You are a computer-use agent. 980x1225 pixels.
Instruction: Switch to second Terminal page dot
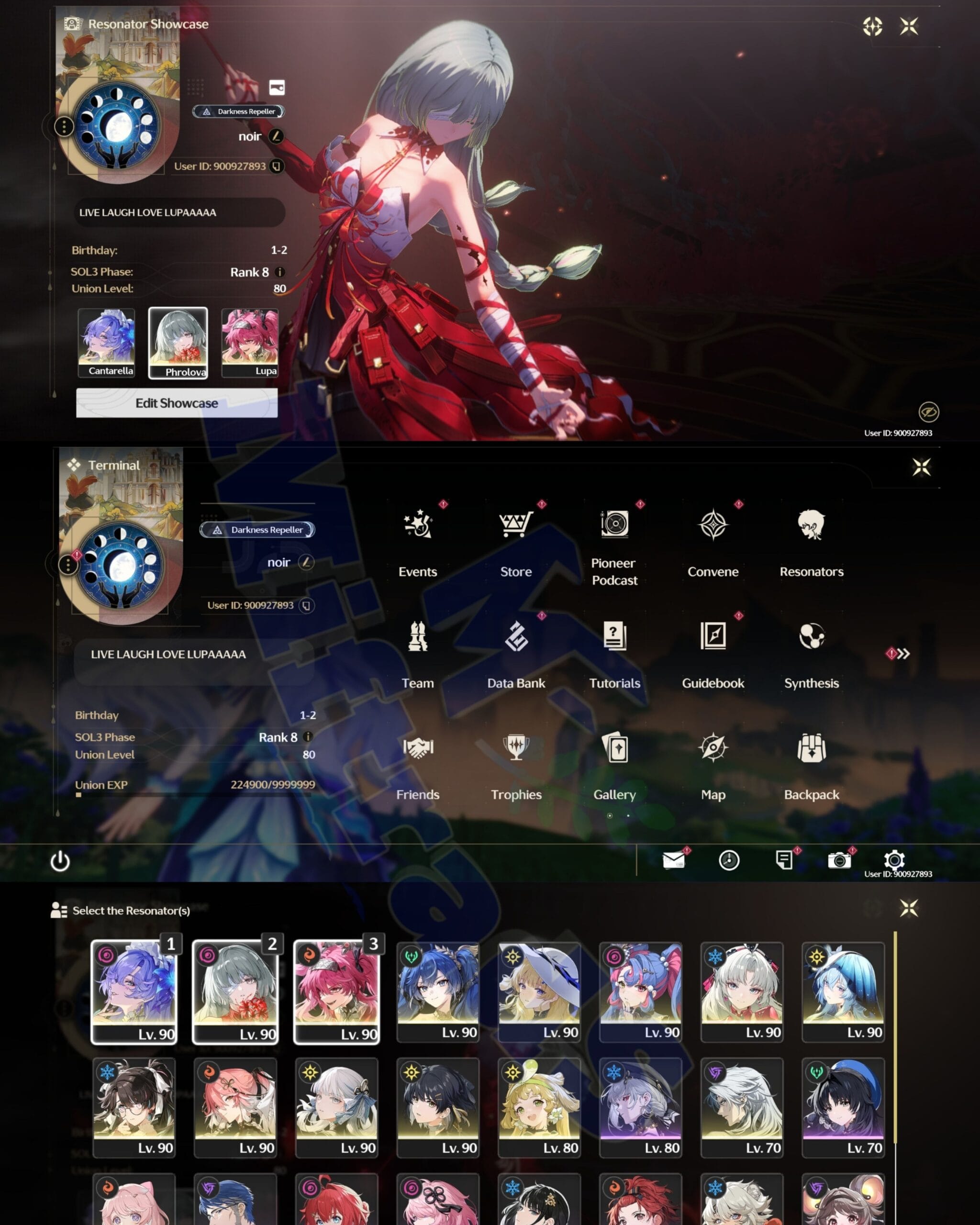click(x=629, y=815)
